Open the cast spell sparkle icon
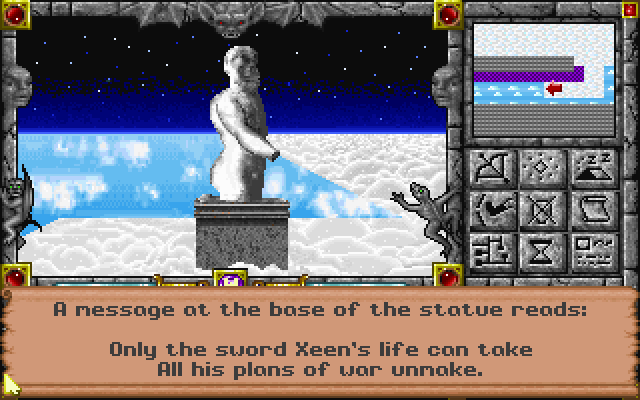 pyautogui.click(x=541, y=167)
